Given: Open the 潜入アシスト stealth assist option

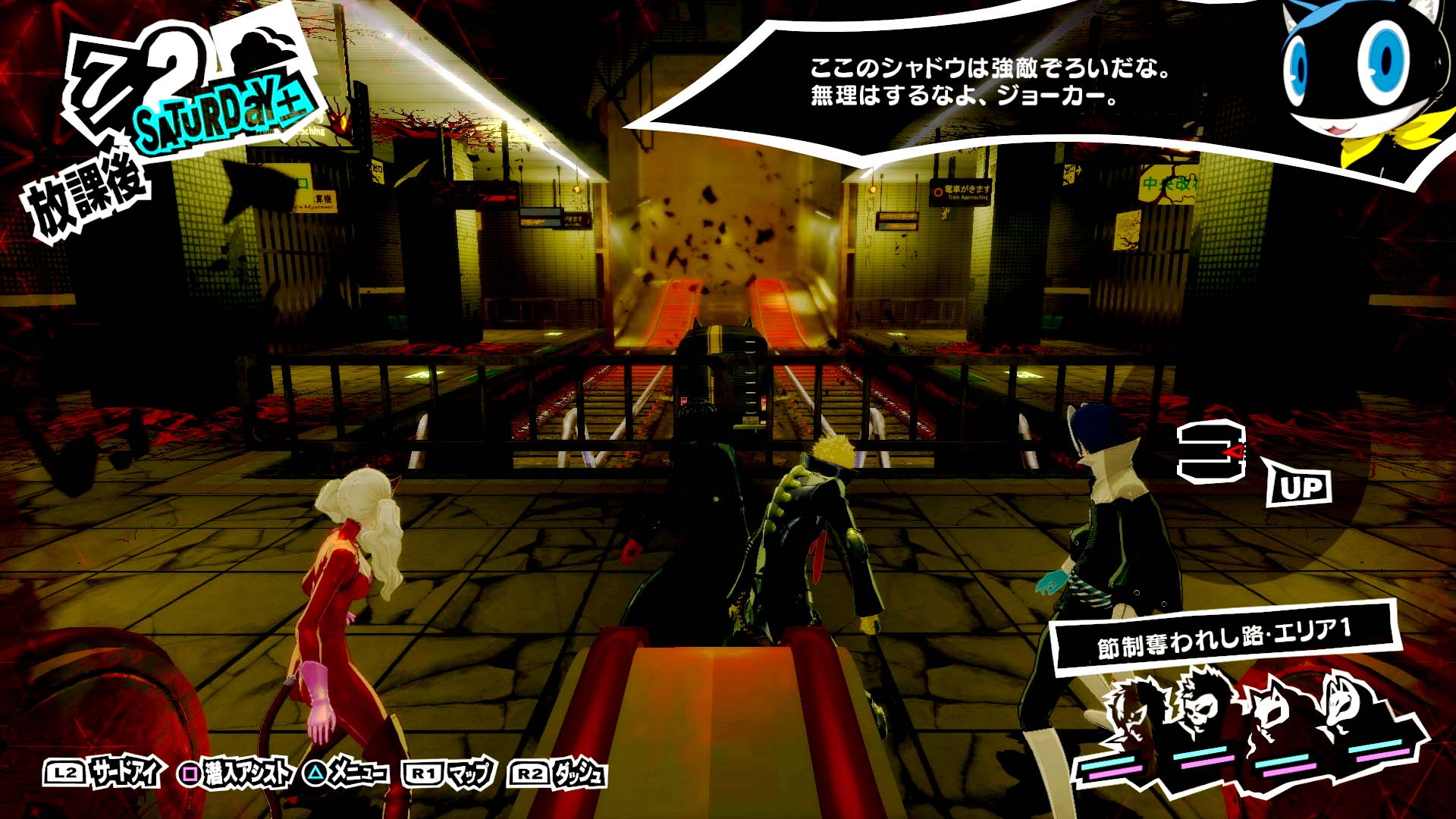Looking at the screenshot, I should (236, 773).
